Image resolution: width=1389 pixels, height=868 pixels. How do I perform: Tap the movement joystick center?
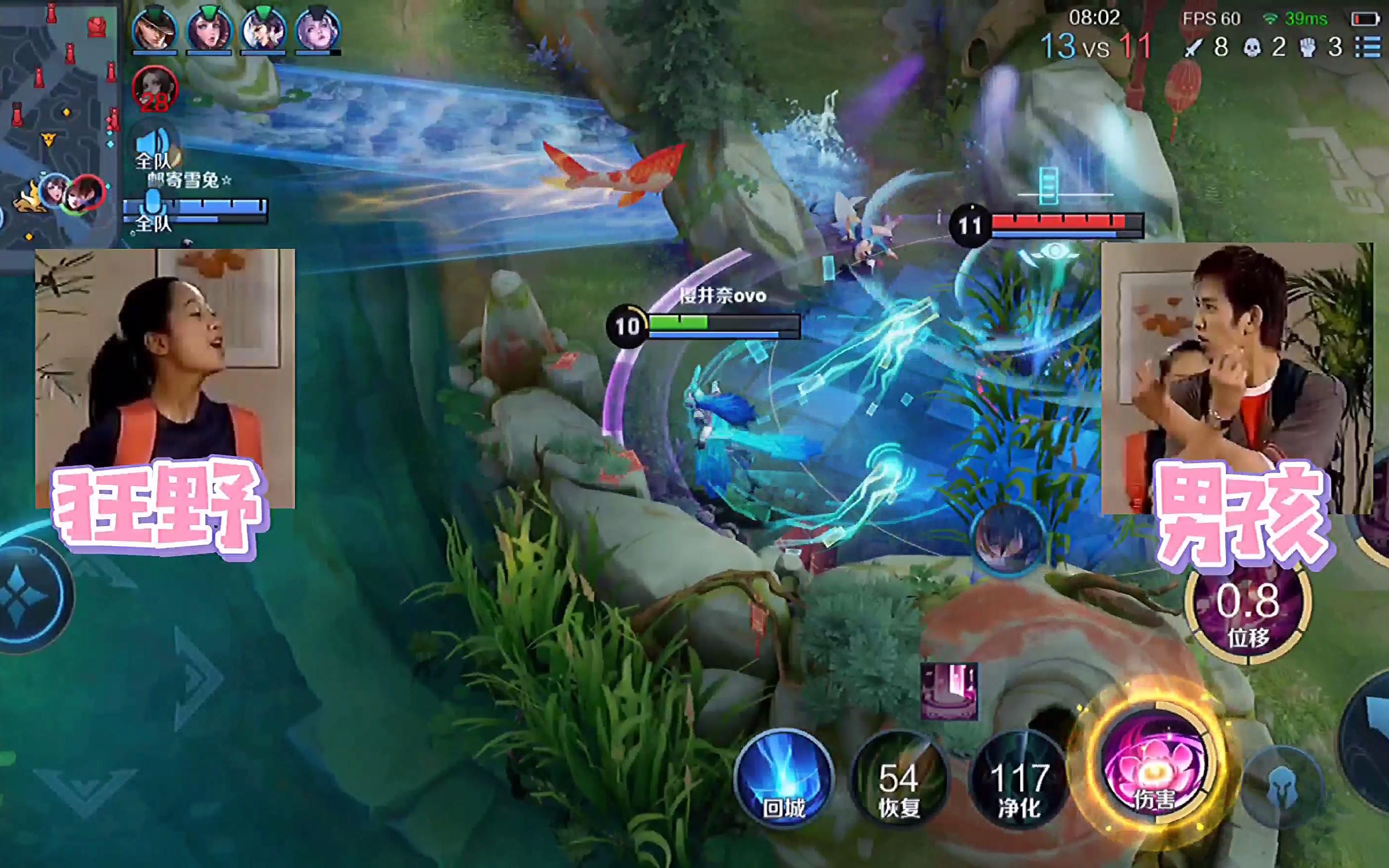click(x=23, y=594)
